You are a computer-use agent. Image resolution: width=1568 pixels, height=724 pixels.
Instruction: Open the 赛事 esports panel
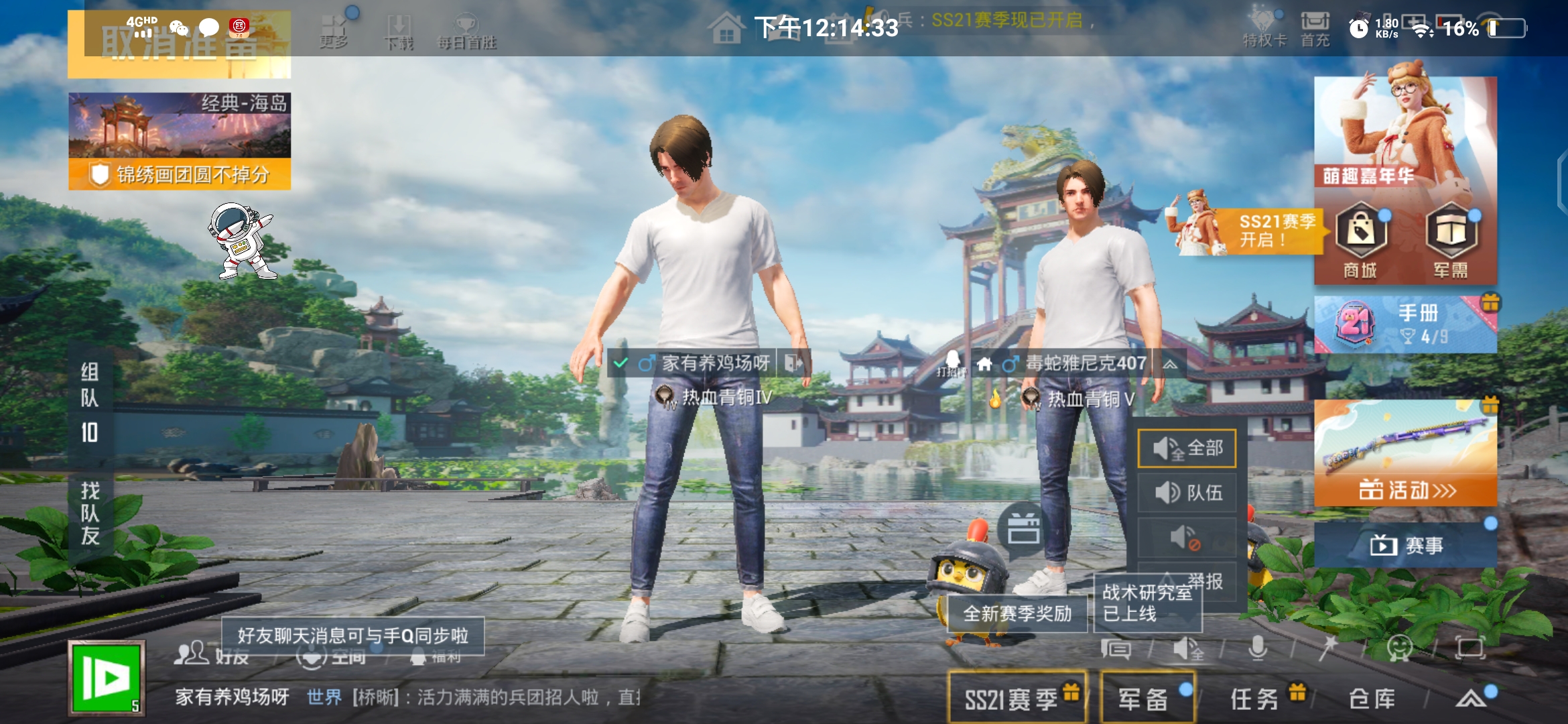tap(1405, 545)
